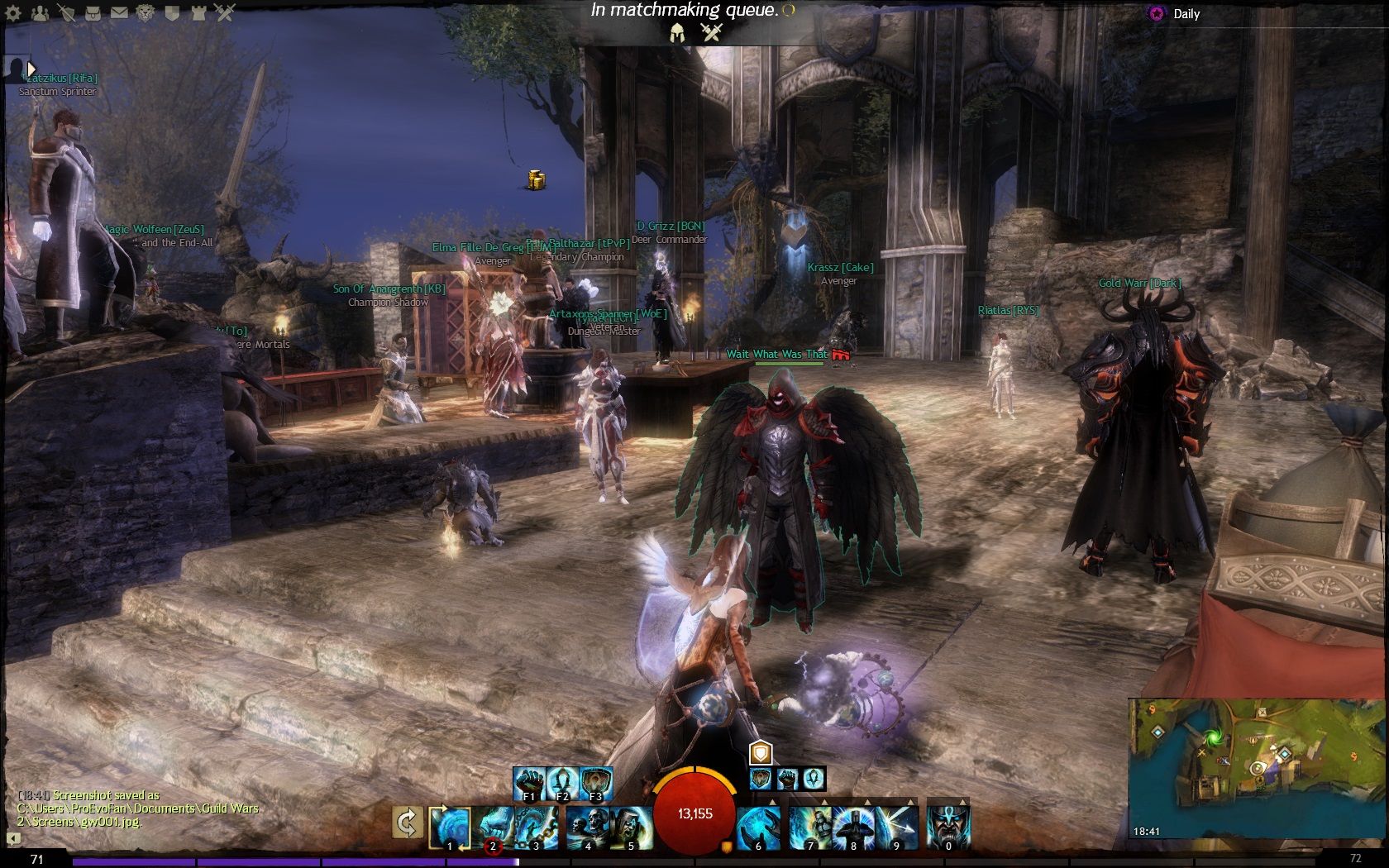
Task: Open the World vs World castle icon
Action: pyautogui.click(x=198, y=13)
